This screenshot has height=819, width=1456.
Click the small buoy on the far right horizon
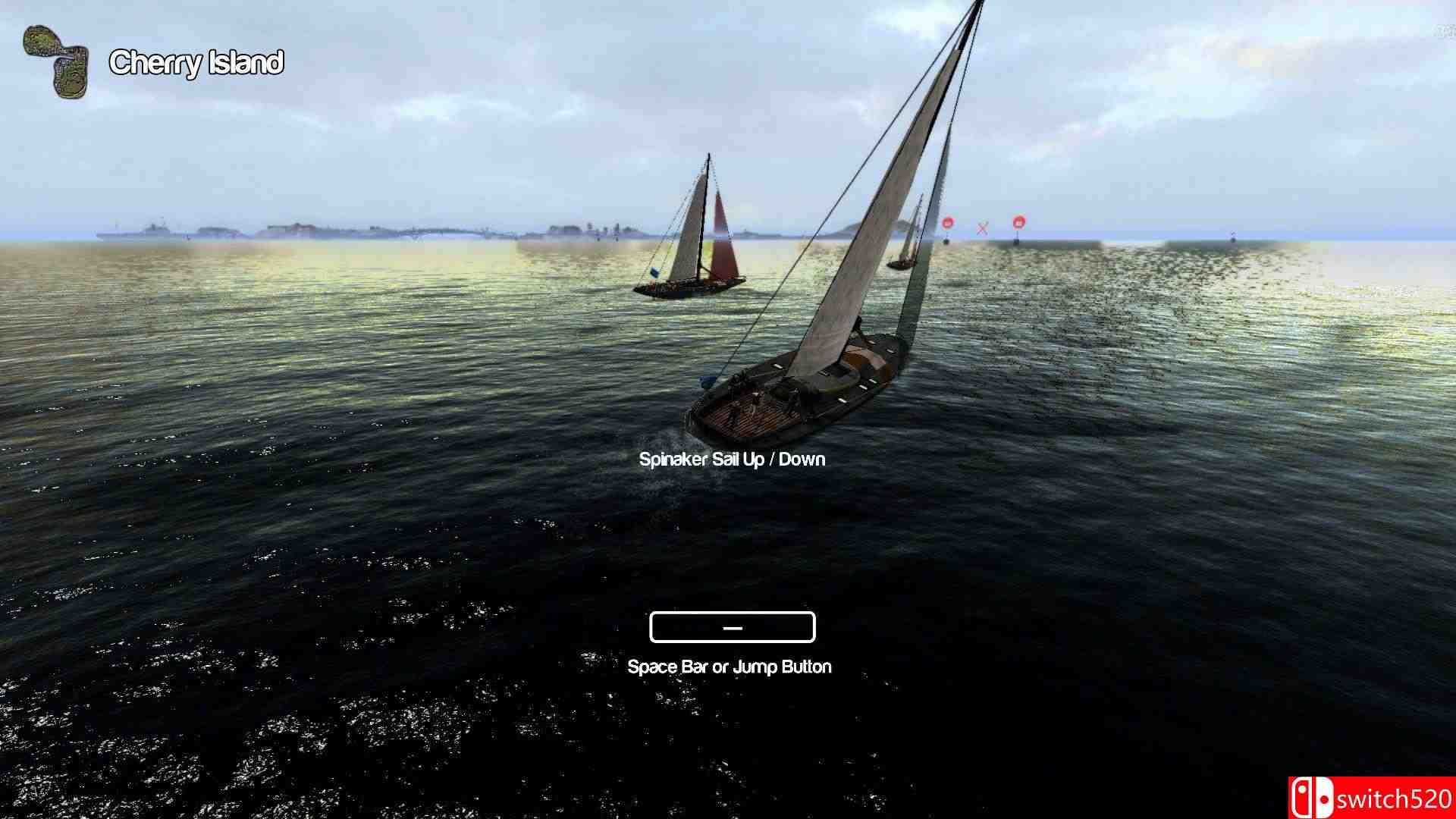1234,237
